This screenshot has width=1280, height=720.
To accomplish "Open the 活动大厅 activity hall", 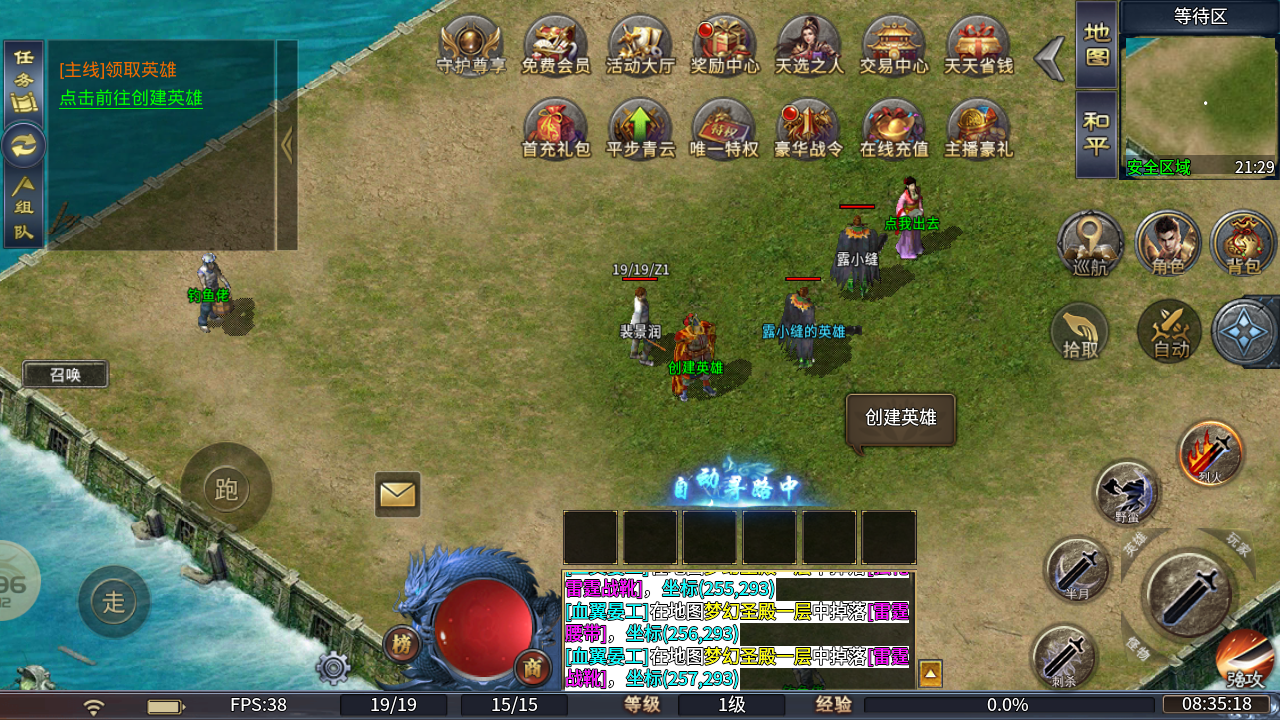I will coord(640,45).
